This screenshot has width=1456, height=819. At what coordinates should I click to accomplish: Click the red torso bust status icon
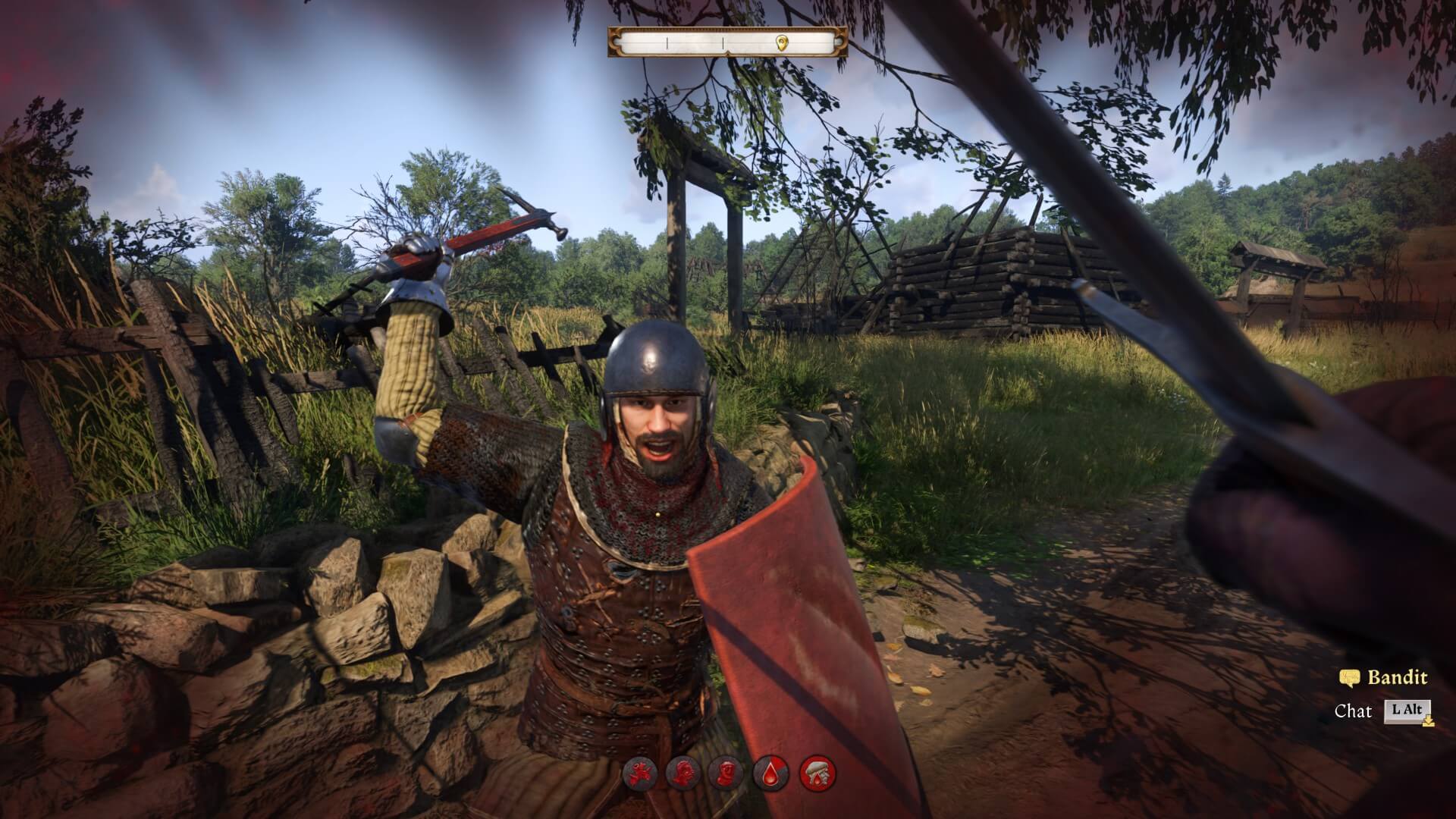[x=726, y=773]
